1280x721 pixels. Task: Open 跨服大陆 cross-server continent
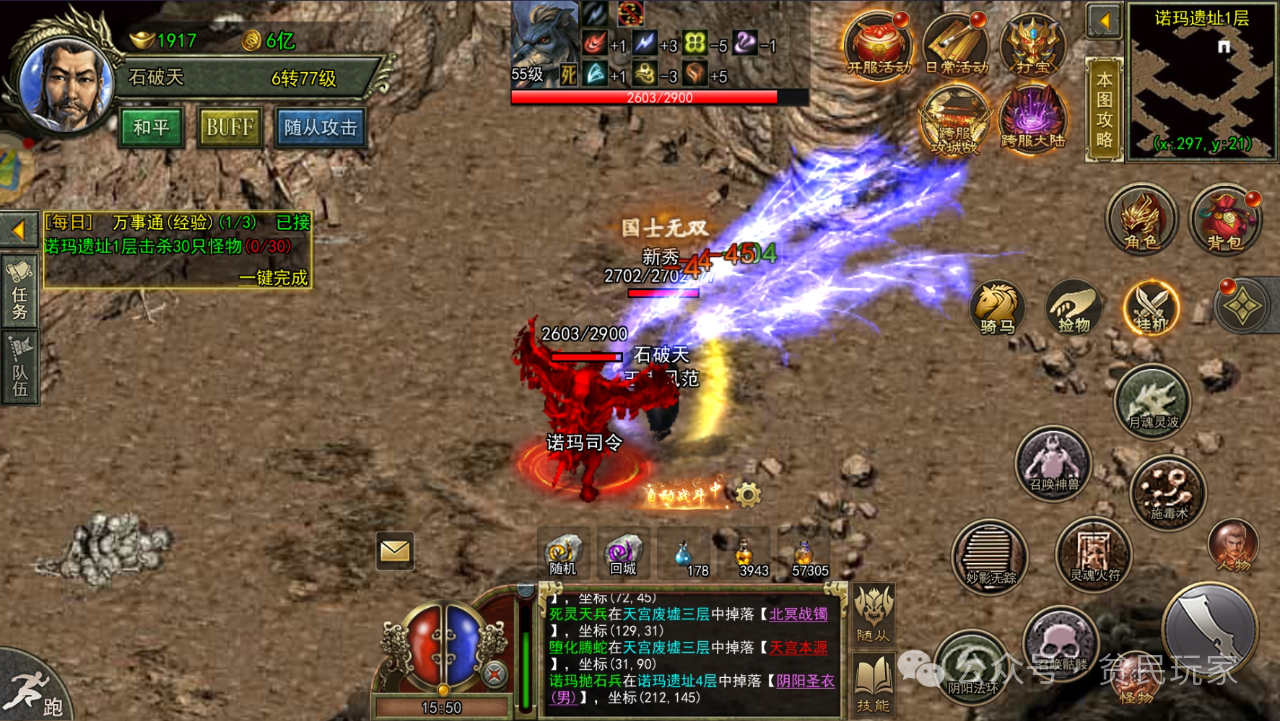[x=1033, y=118]
